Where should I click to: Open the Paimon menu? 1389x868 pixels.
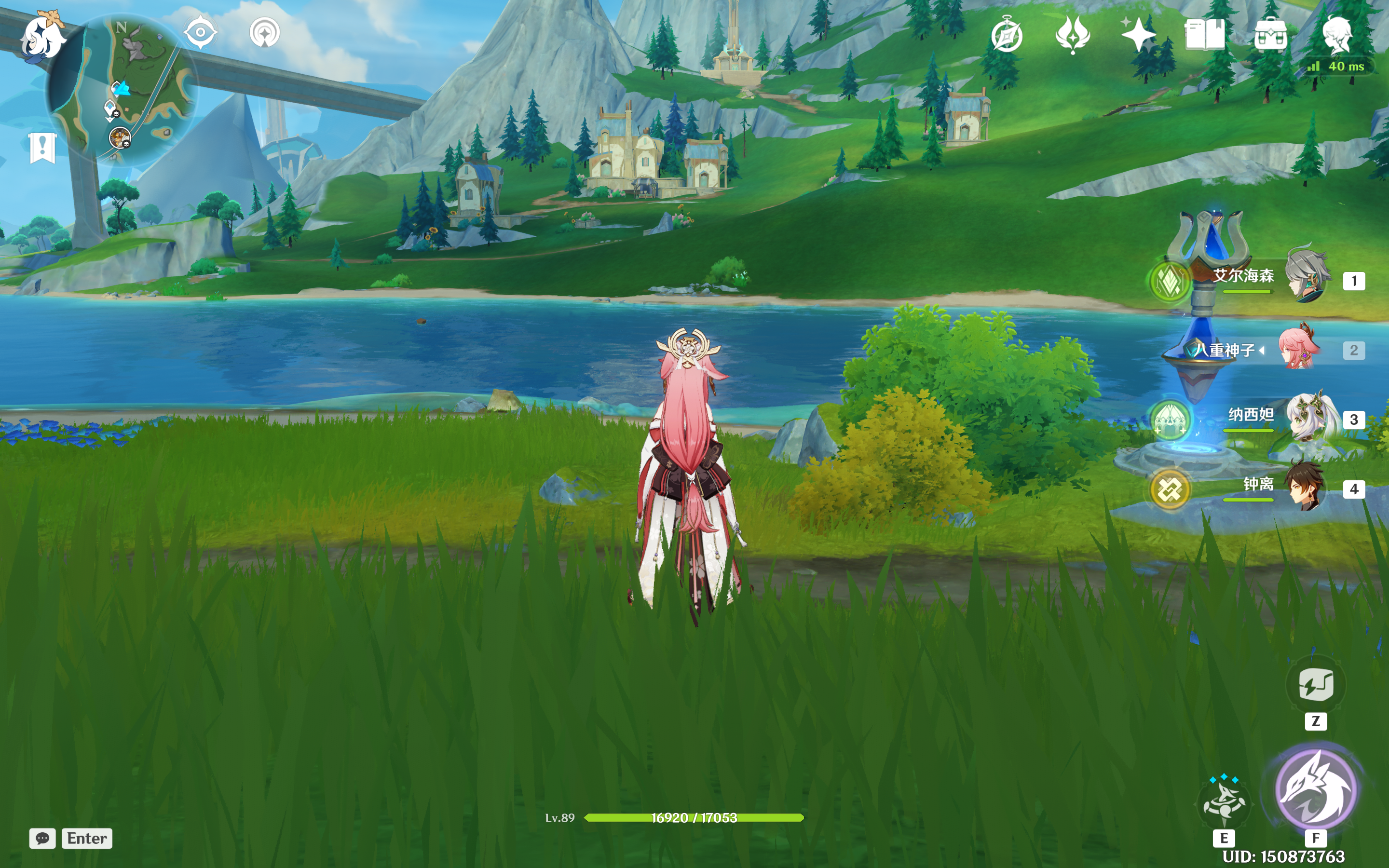click(x=42, y=37)
